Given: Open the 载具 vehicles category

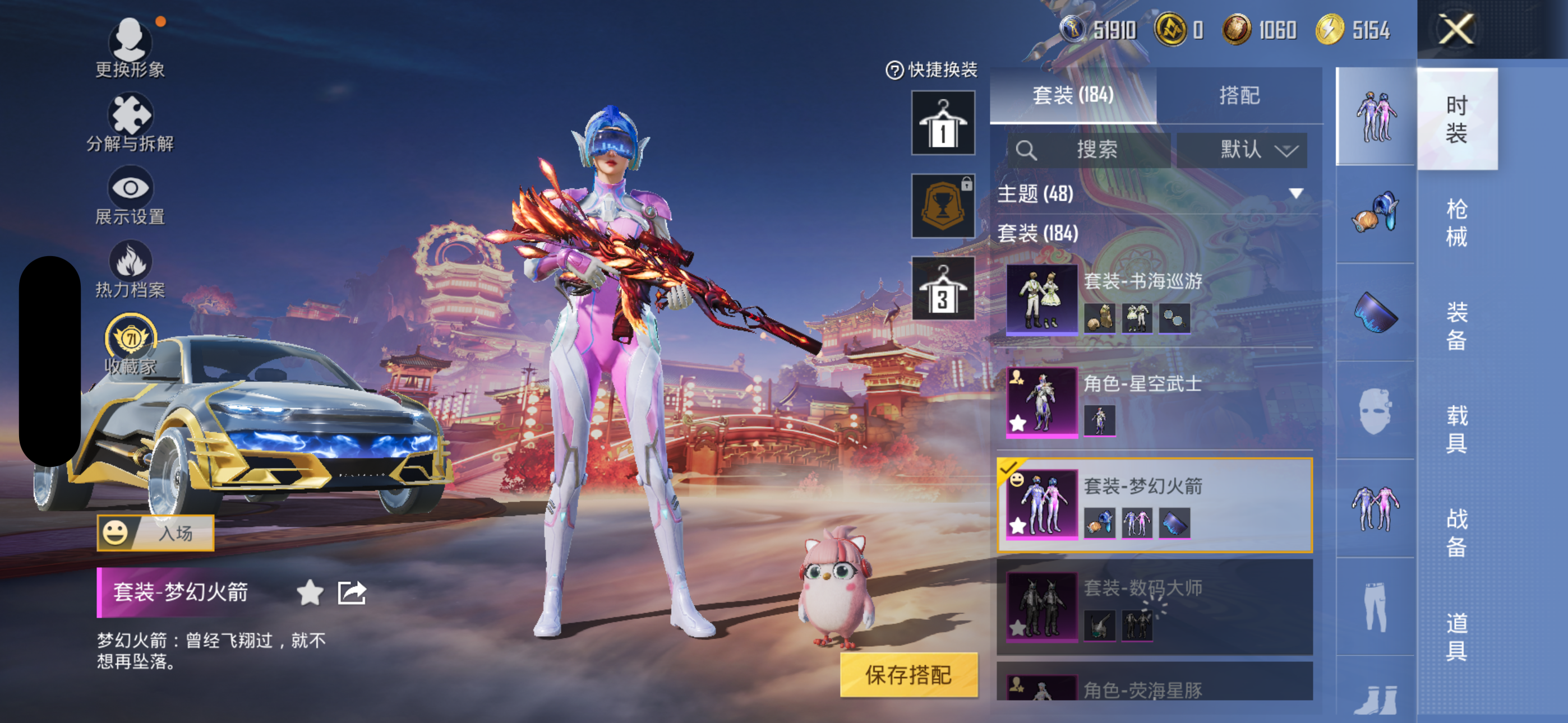Looking at the screenshot, I should (x=1456, y=429).
